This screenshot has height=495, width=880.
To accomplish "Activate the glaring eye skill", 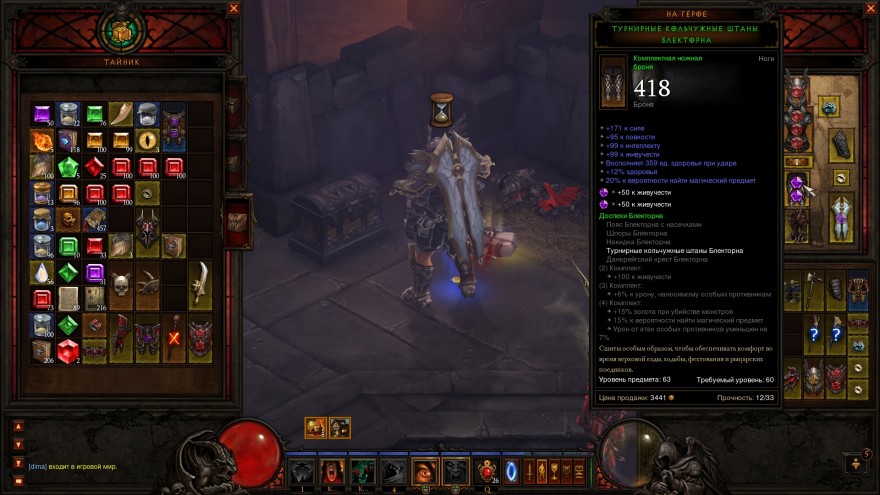I will click(425, 470).
